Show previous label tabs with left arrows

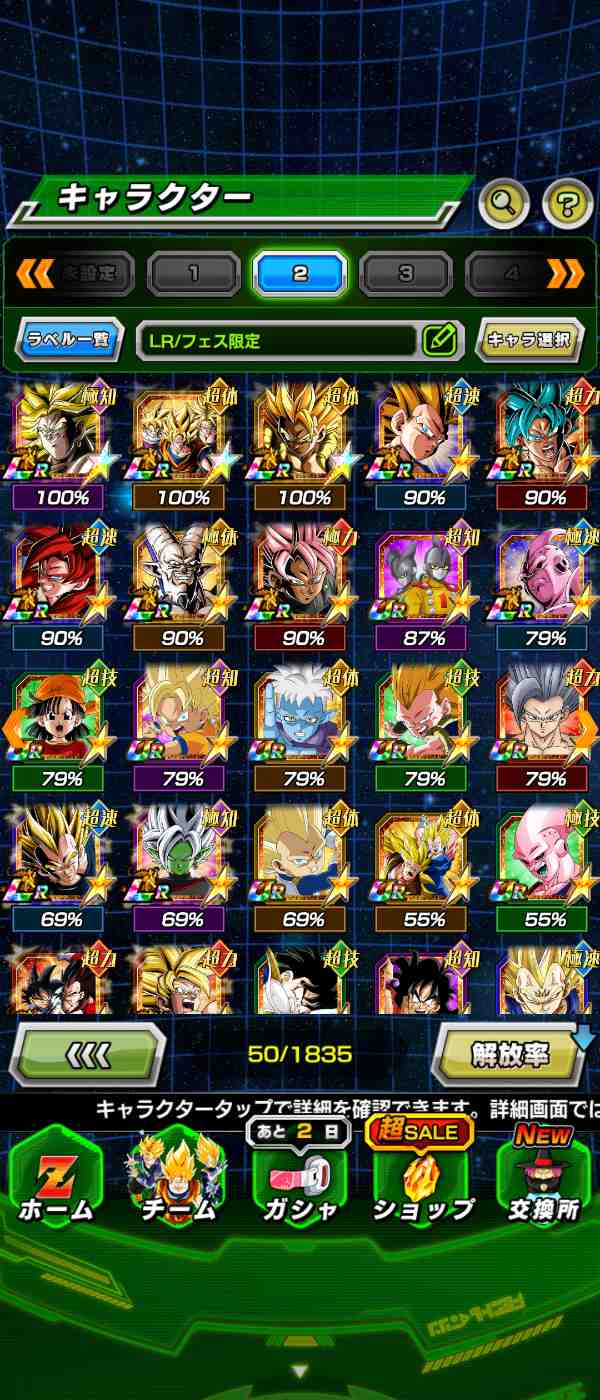(34, 273)
